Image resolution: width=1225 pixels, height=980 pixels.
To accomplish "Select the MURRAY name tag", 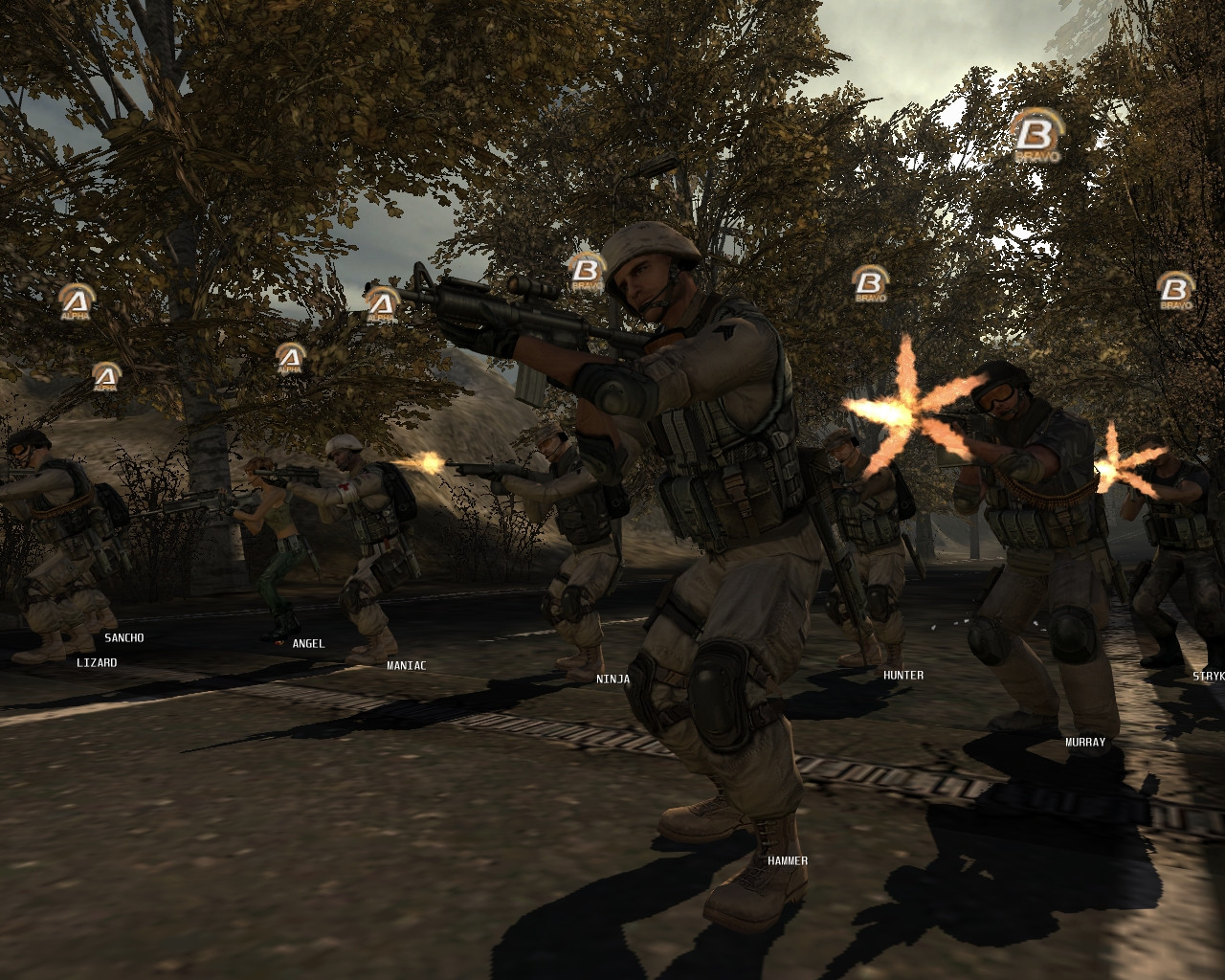I will [1084, 742].
